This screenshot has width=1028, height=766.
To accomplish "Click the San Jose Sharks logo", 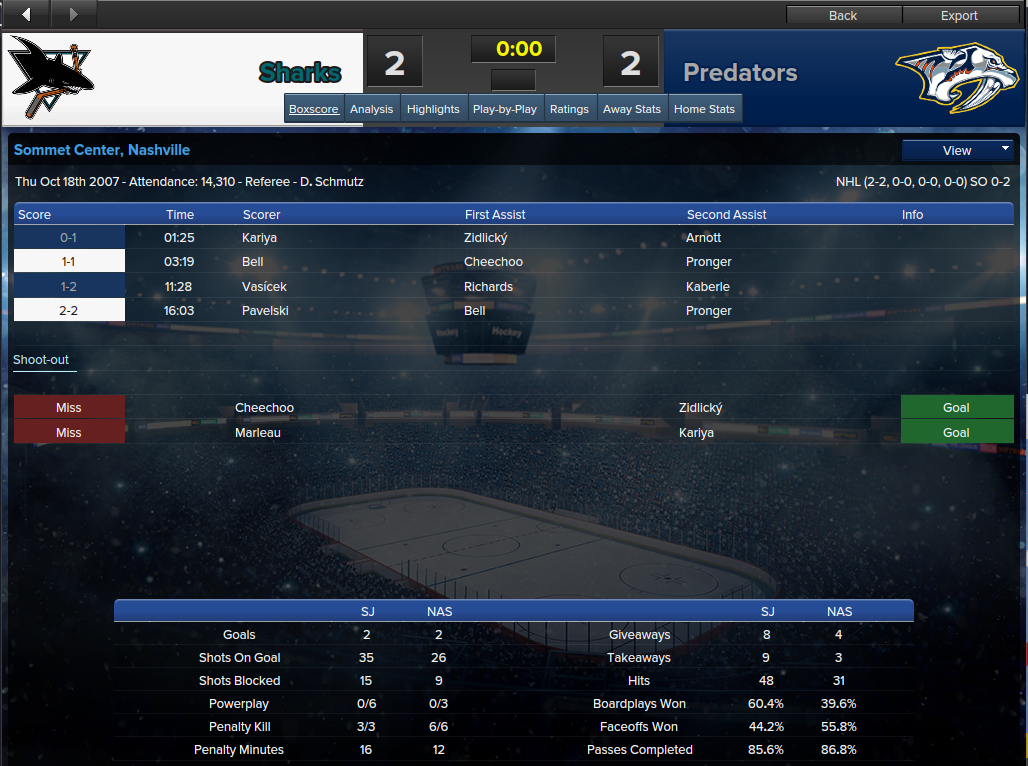I will (x=52, y=78).
